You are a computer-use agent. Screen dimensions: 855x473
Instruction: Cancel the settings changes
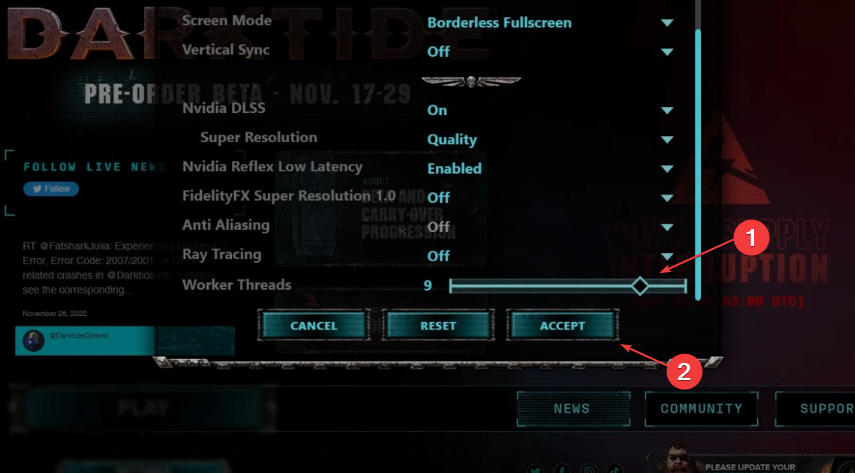tap(313, 326)
